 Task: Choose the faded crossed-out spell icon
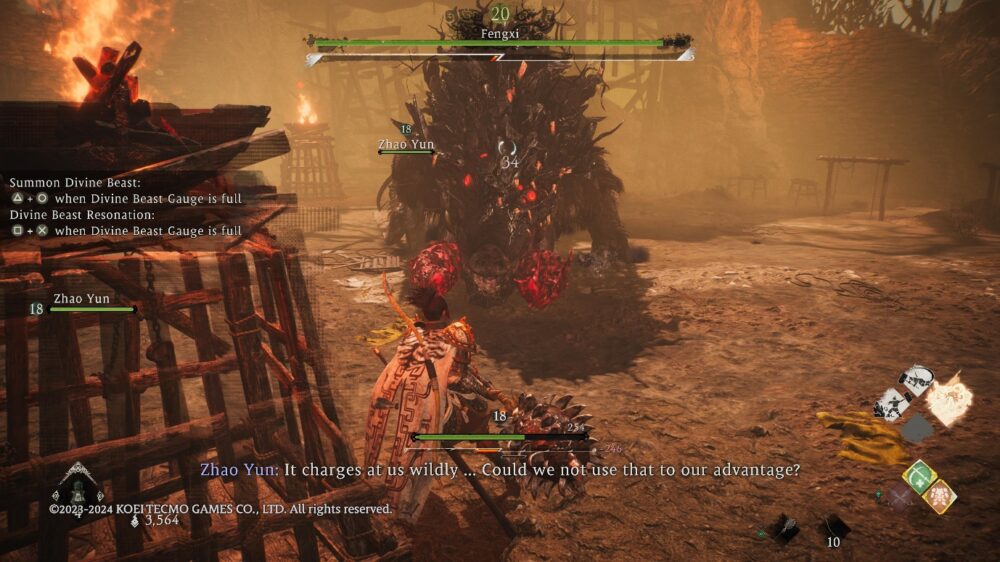click(899, 497)
